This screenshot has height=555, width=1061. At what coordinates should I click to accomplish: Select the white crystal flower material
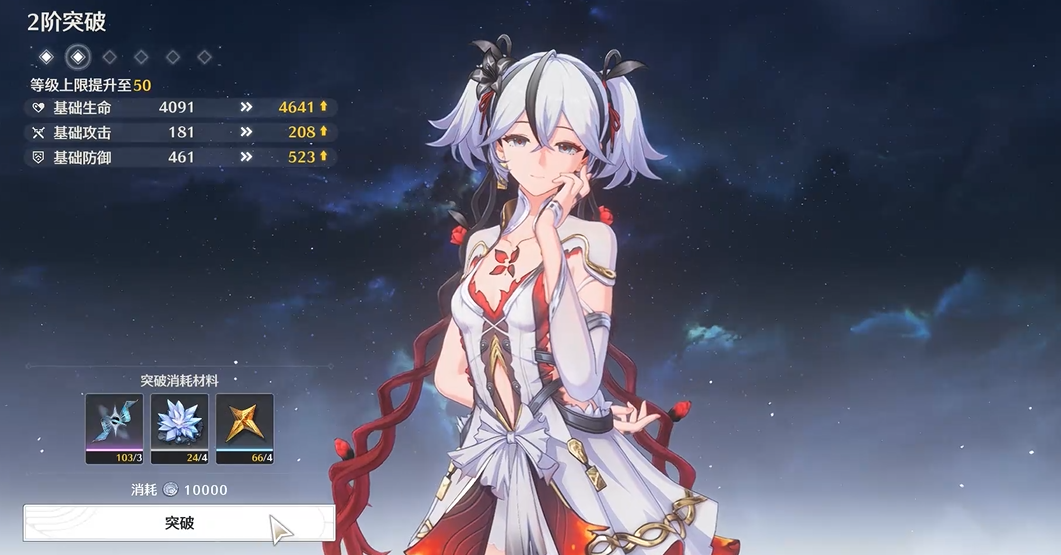click(x=180, y=428)
